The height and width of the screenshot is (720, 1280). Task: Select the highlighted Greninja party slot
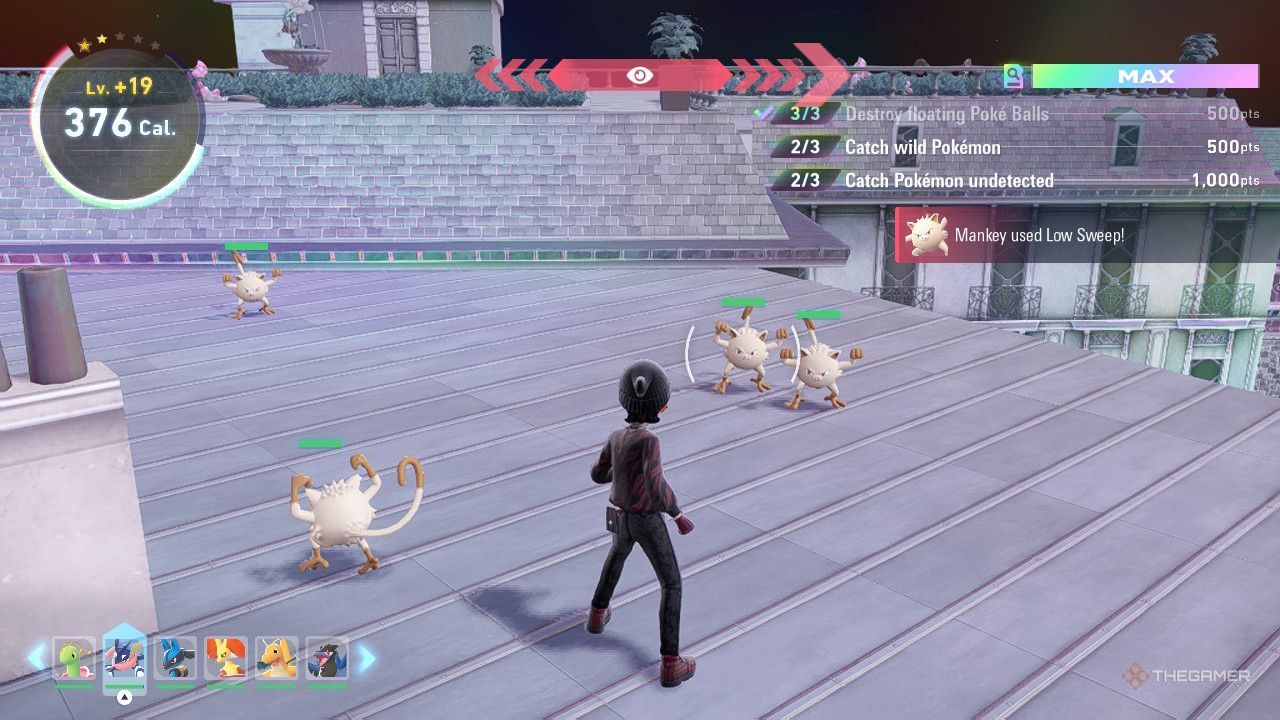pyautogui.click(x=124, y=659)
